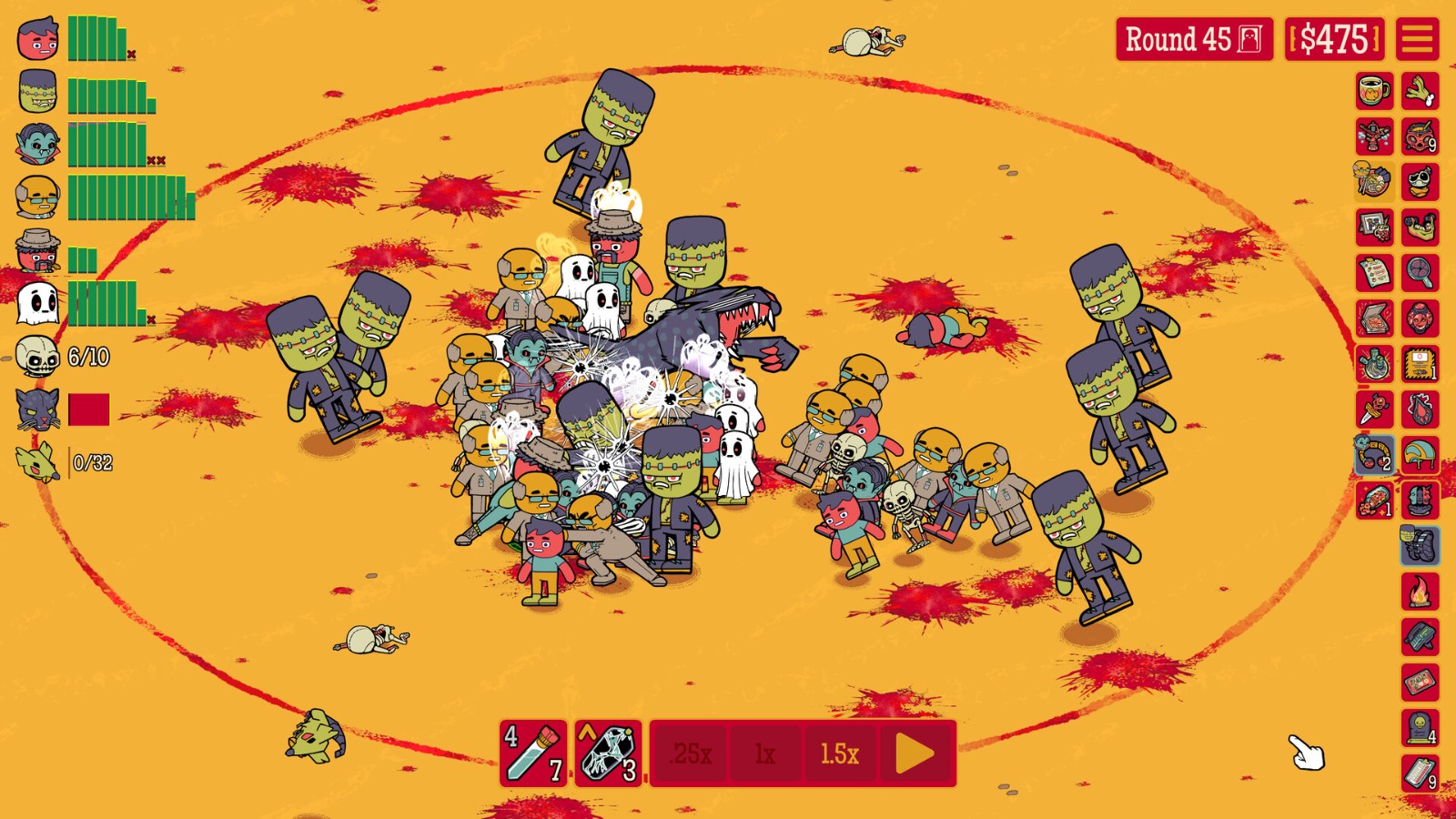
Task: Select the checklist note relic icon
Action: (1374, 272)
